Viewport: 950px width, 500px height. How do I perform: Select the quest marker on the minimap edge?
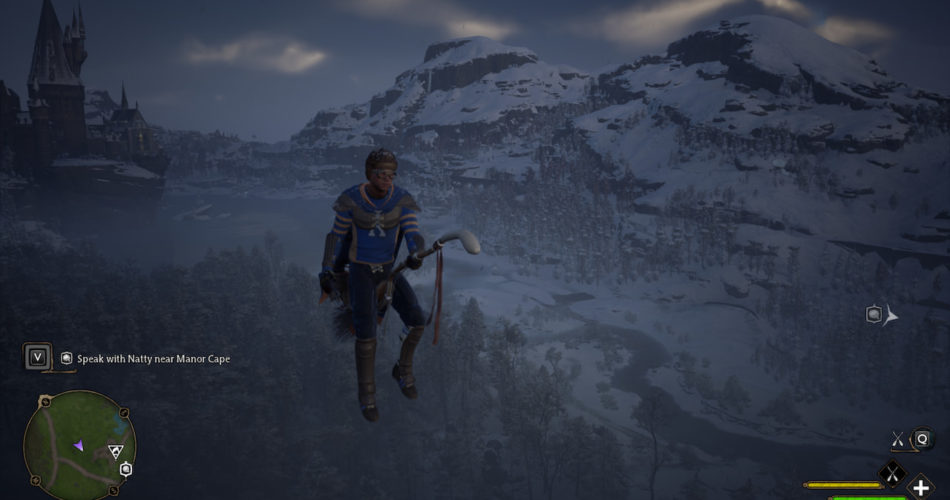coord(126,469)
